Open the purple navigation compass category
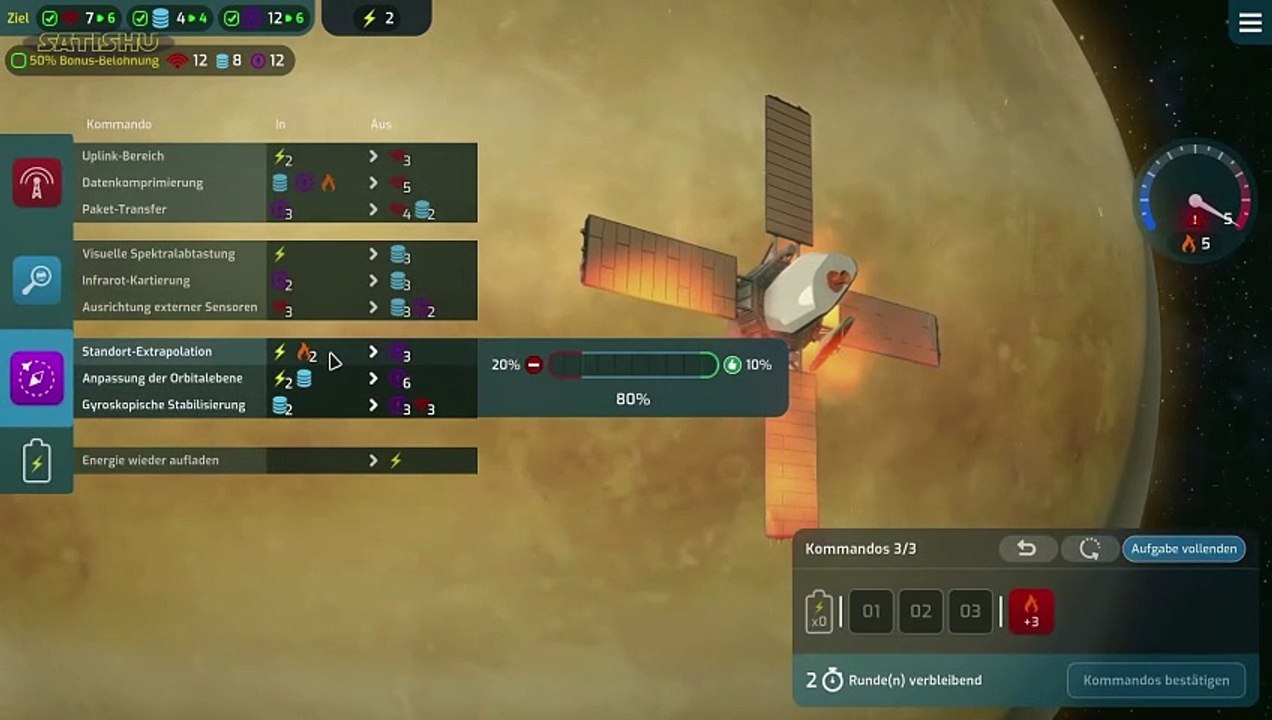This screenshot has width=1272, height=720. [37, 378]
